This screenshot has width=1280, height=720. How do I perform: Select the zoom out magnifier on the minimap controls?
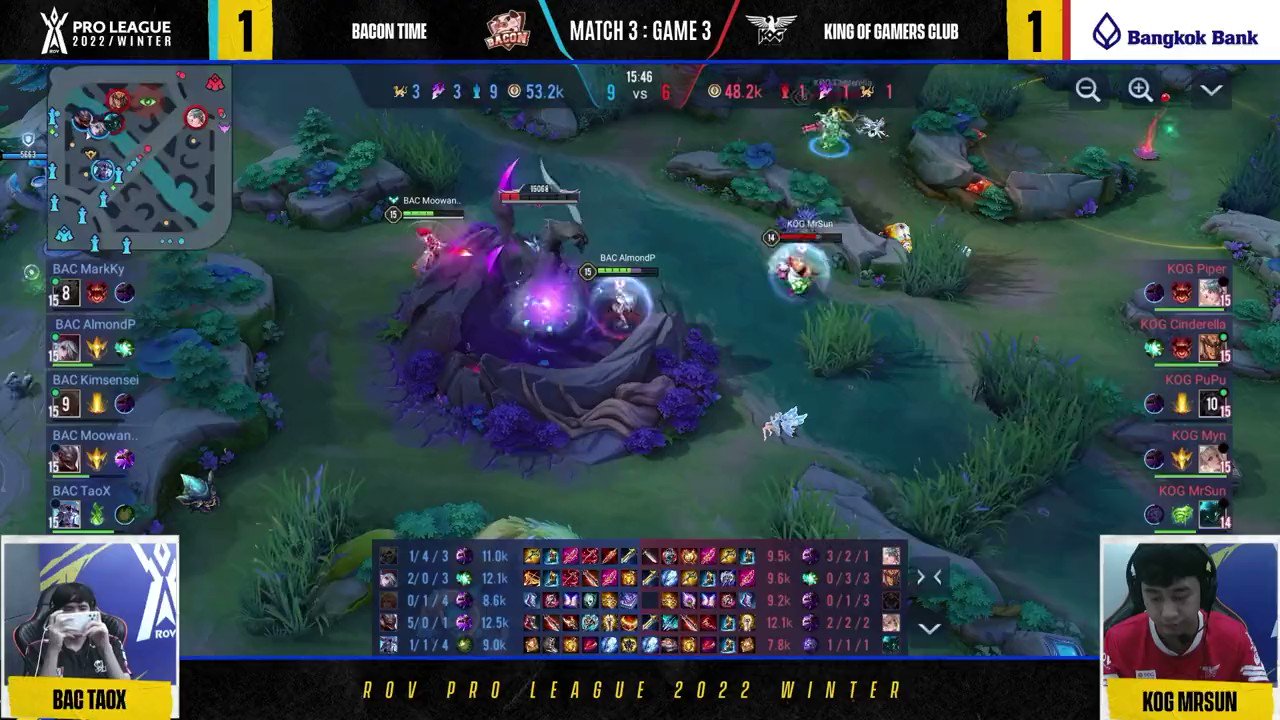tap(1089, 90)
